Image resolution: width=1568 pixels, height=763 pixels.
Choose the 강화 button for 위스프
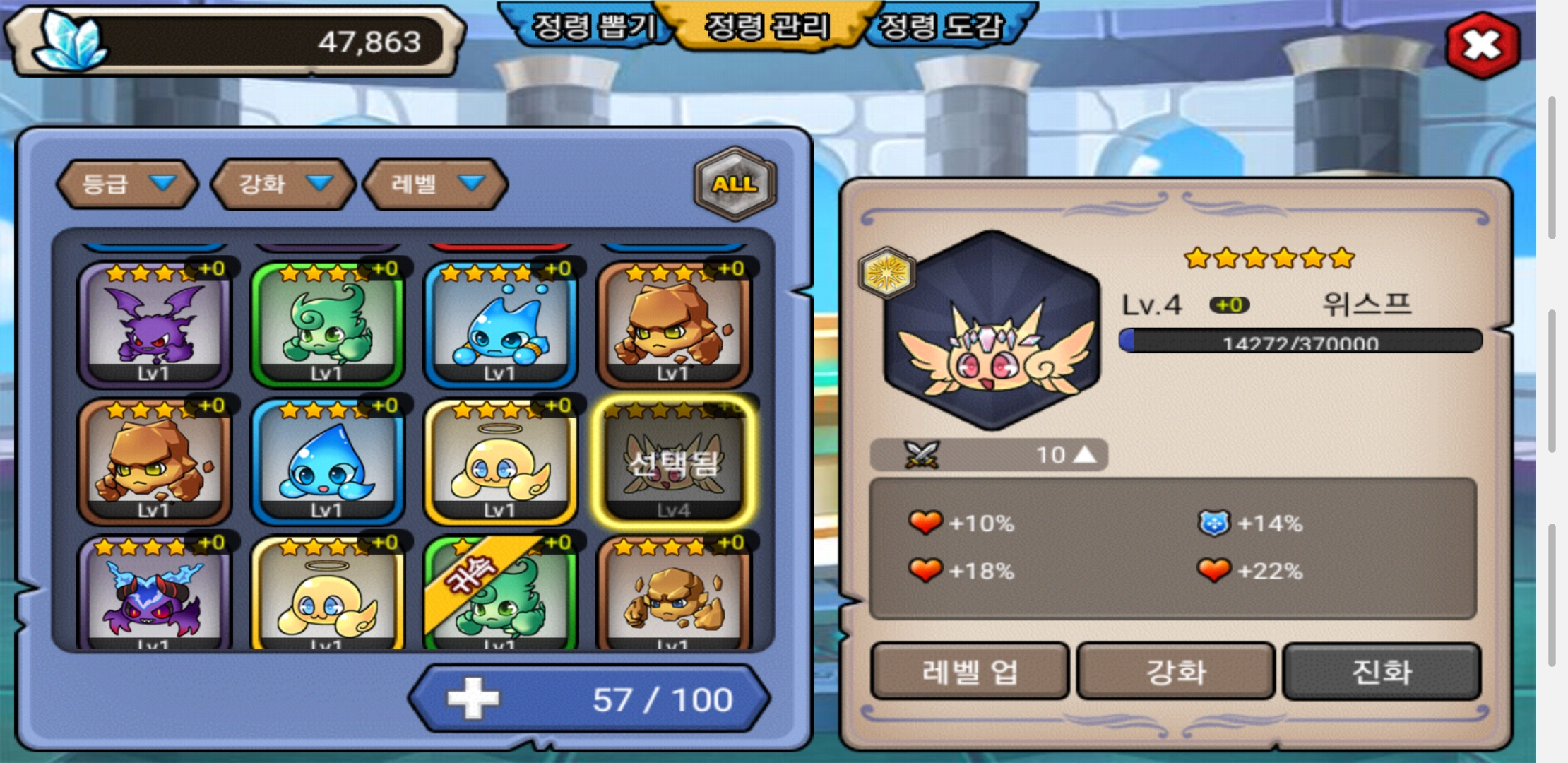coord(1176,671)
